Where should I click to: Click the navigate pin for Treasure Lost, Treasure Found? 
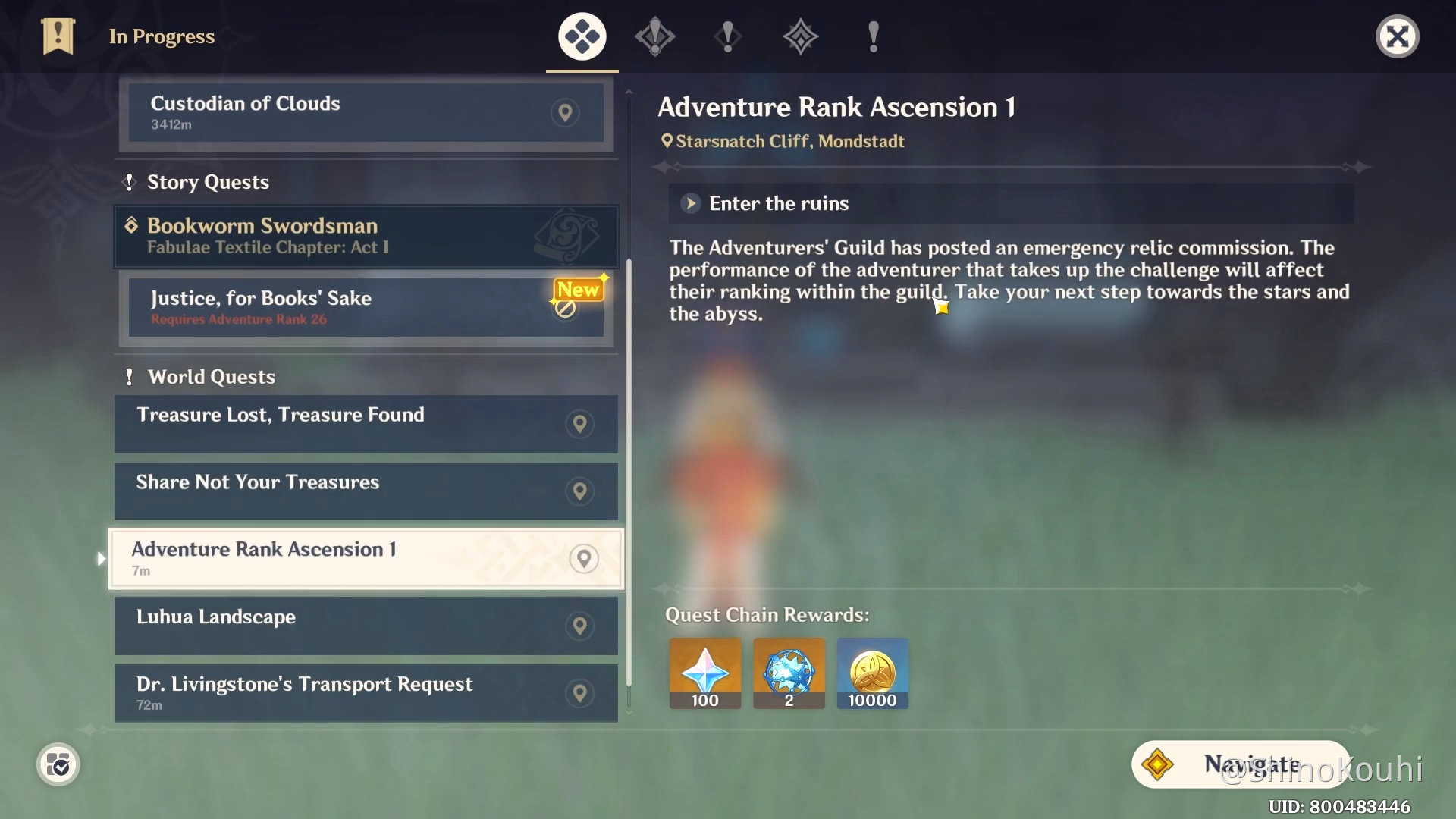pyautogui.click(x=579, y=424)
